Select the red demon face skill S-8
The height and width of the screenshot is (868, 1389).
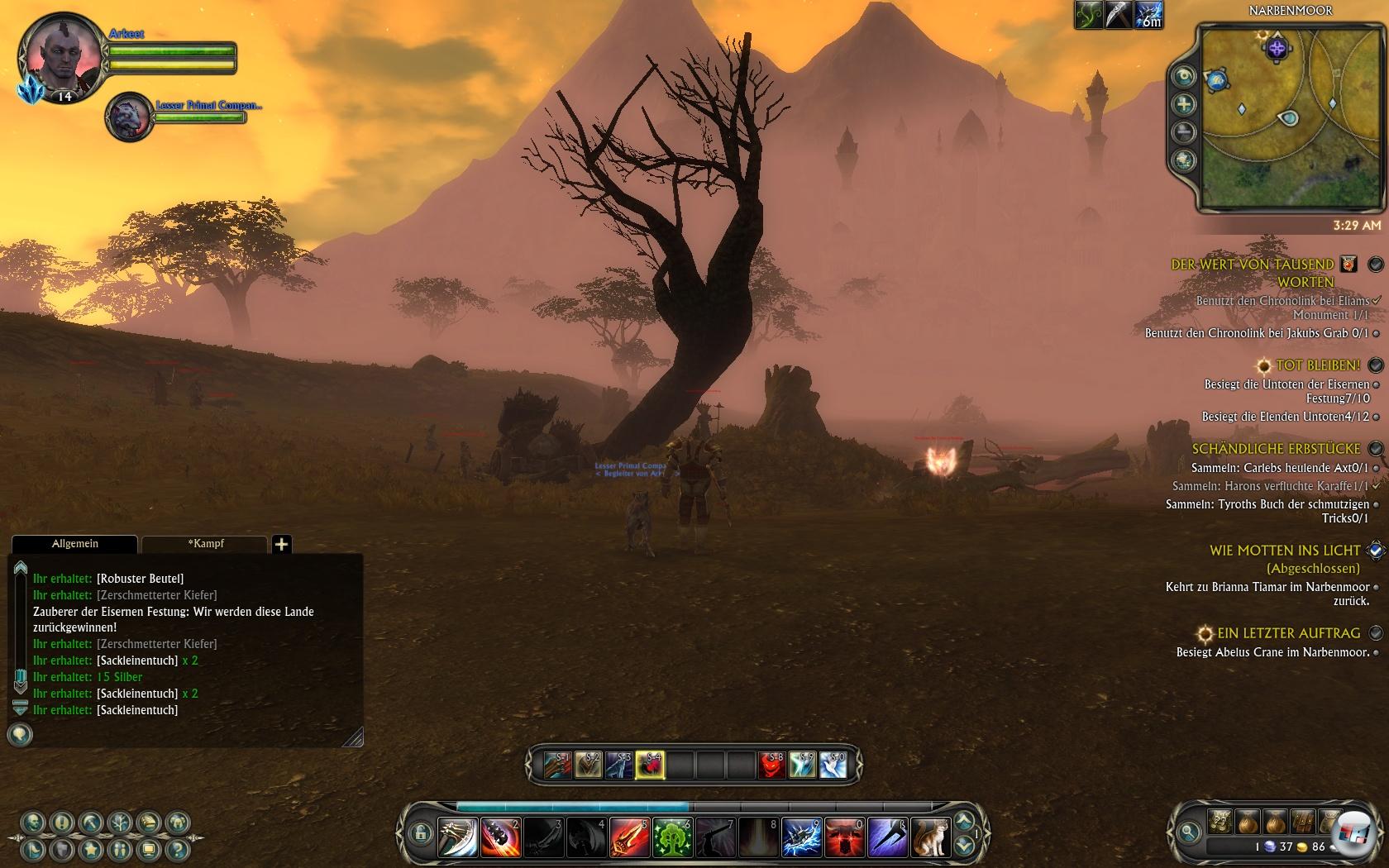(772, 765)
